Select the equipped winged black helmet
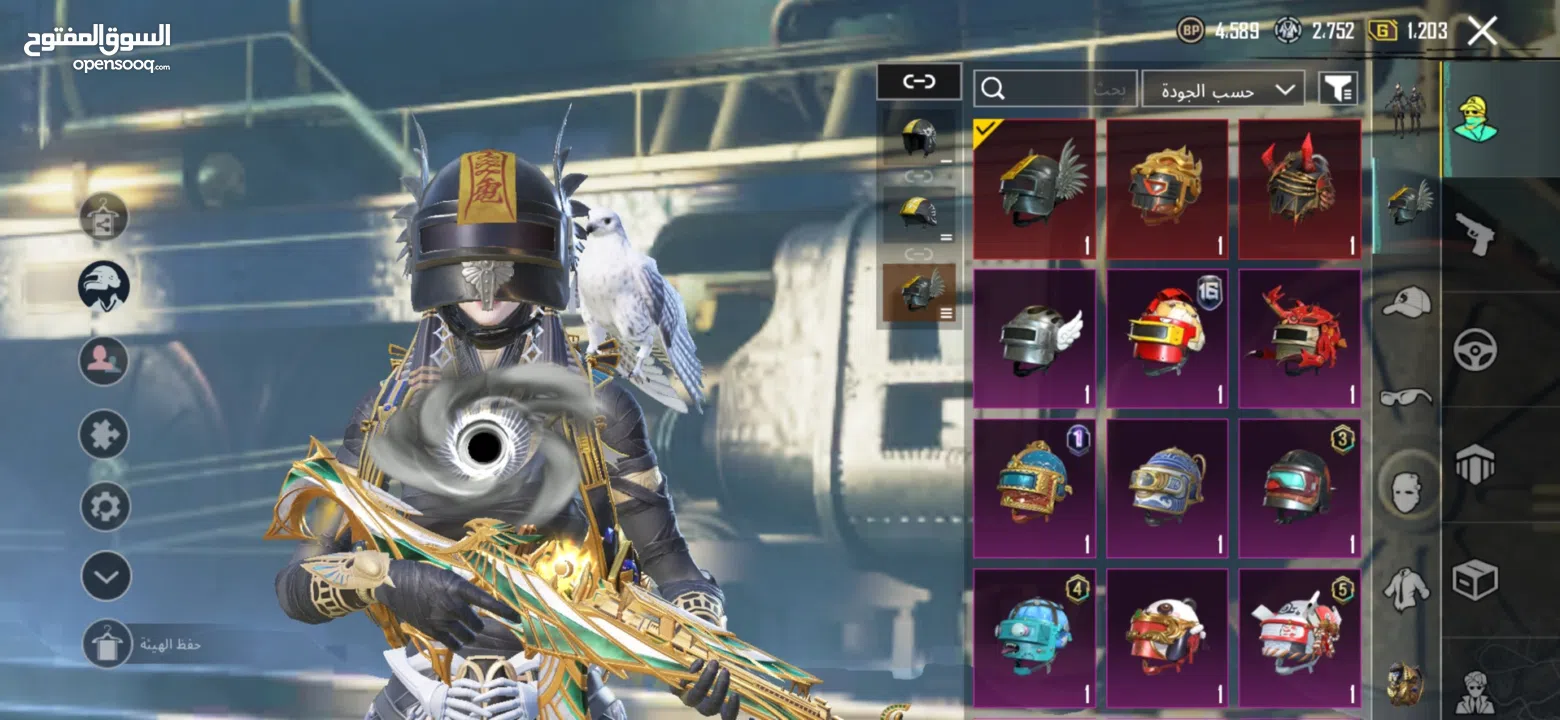 pyautogui.click(x=1034, y=190)
